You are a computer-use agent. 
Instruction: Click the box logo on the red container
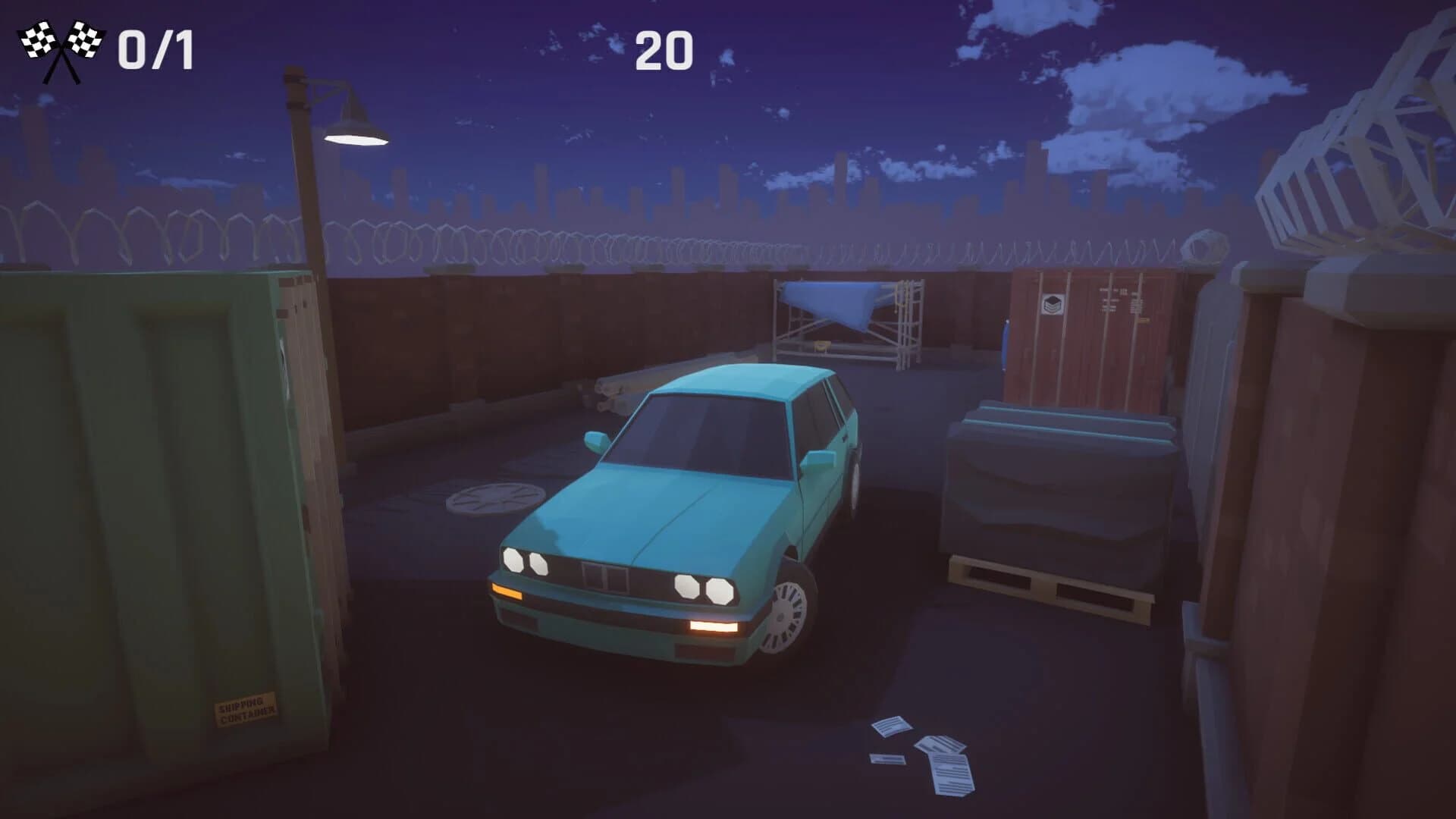tap(1053, 303)
